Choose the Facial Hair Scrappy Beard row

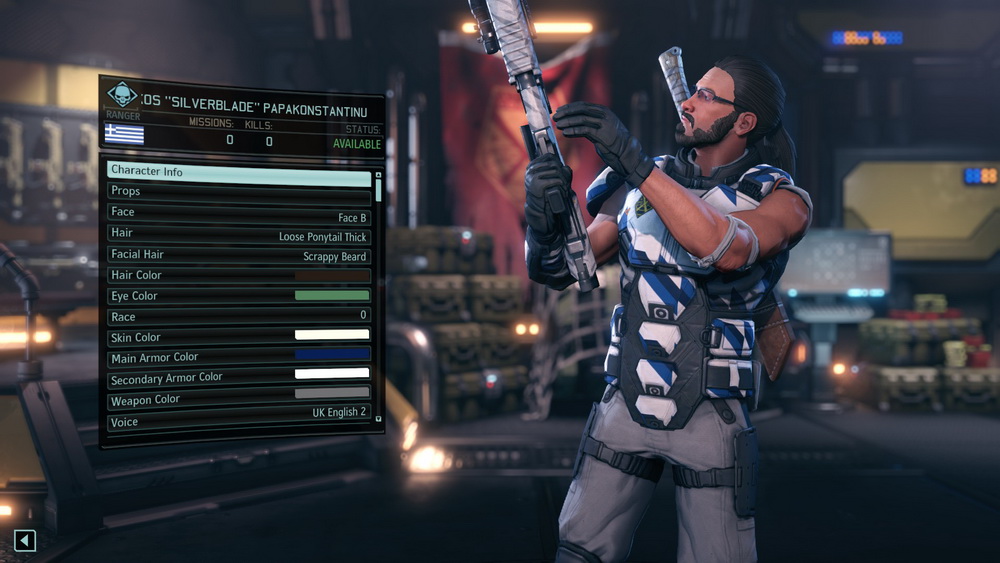point(239,255)
